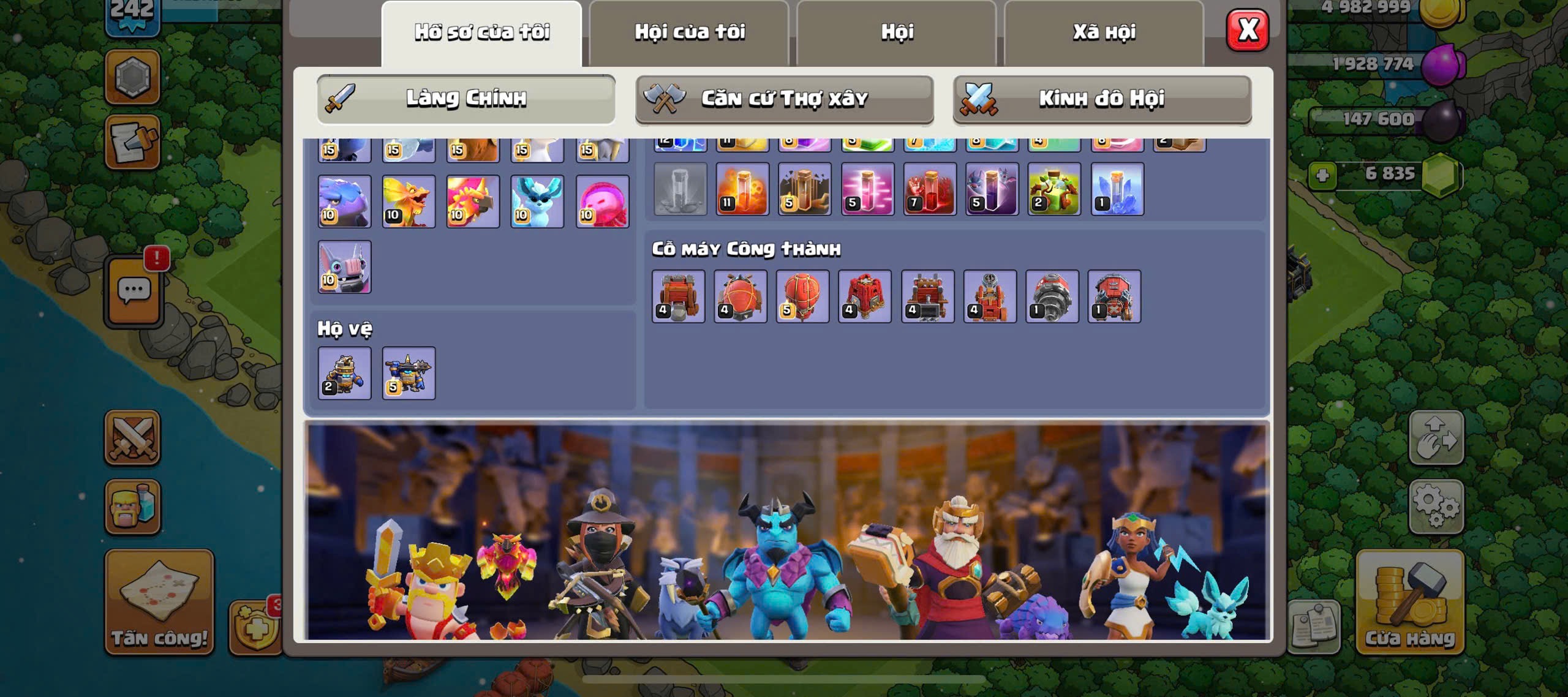Open the chat speech bubble button
This screenshot has height=697, width=1568.
click(134, 291)
